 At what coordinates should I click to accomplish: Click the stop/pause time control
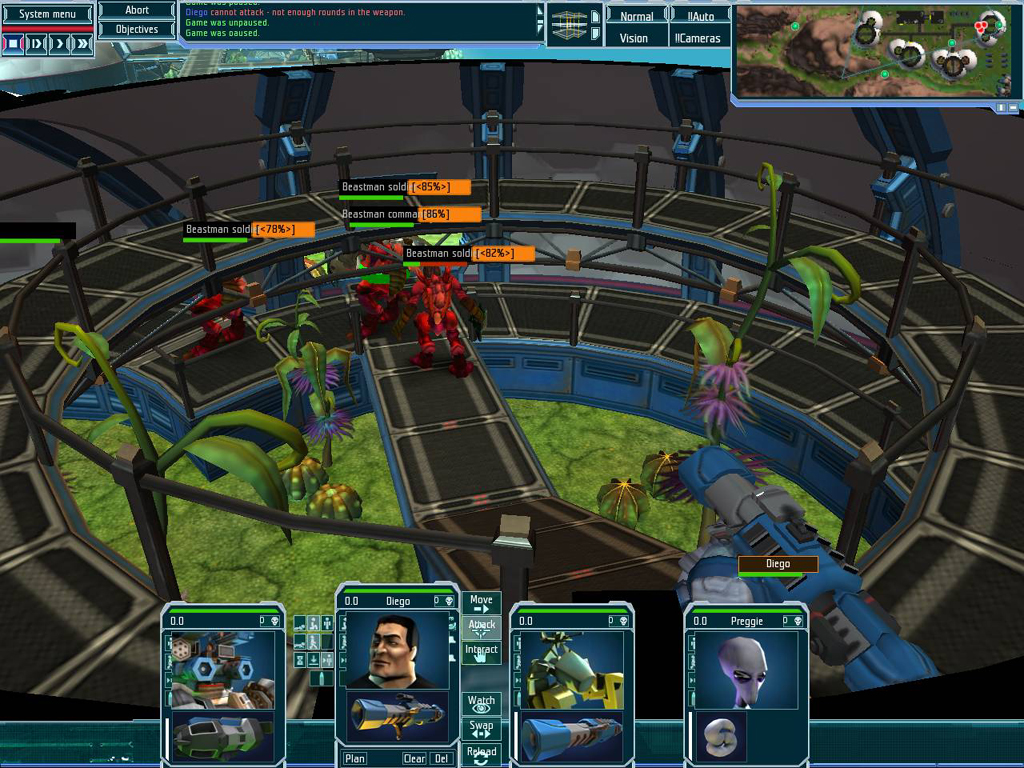point(13,44)
